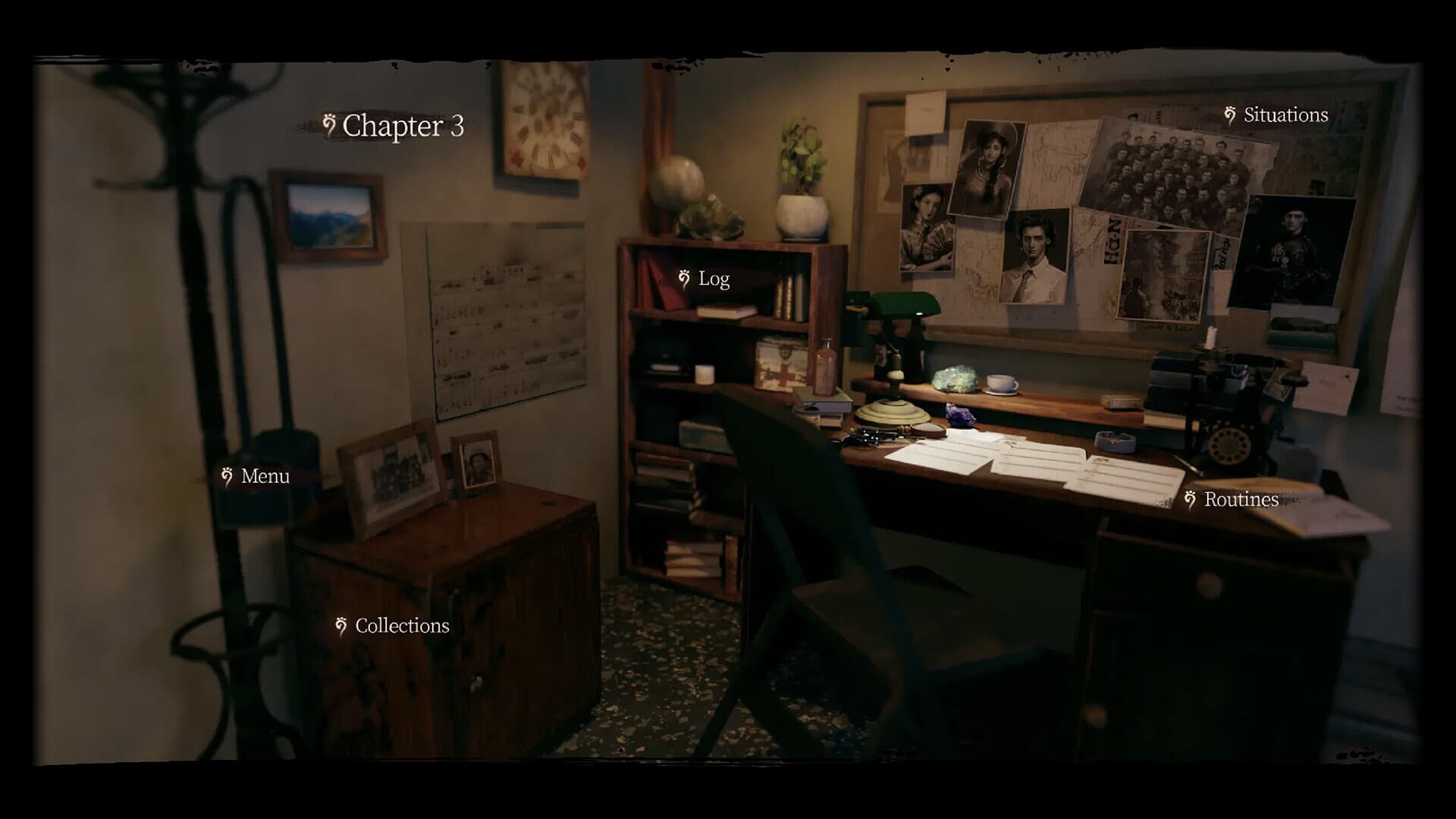Browse the Collections cabinet
The height and width of the screenshot is (819, 1456).
coord(402,626)
